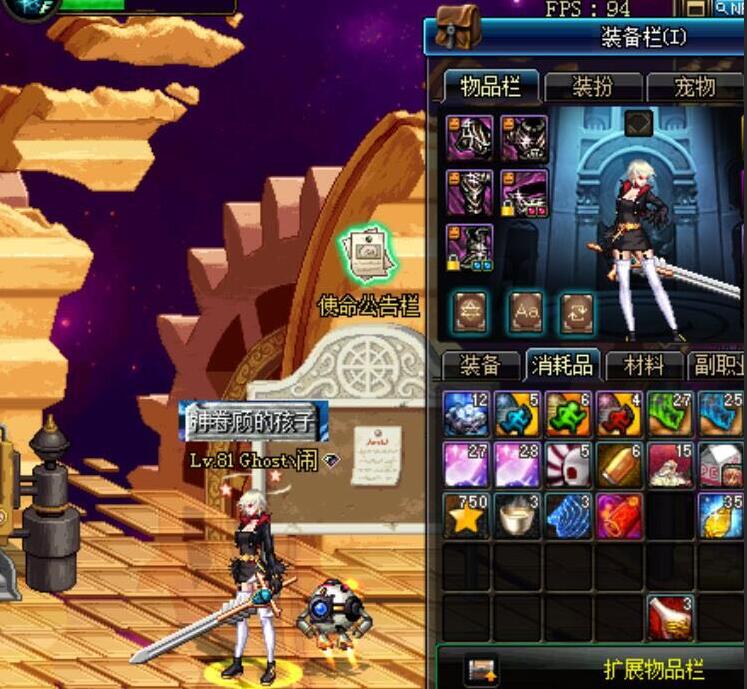The height and width of the screenshot is (689, 747).
Task: Click the bullet item with count 6
Action: click(620, 464)
